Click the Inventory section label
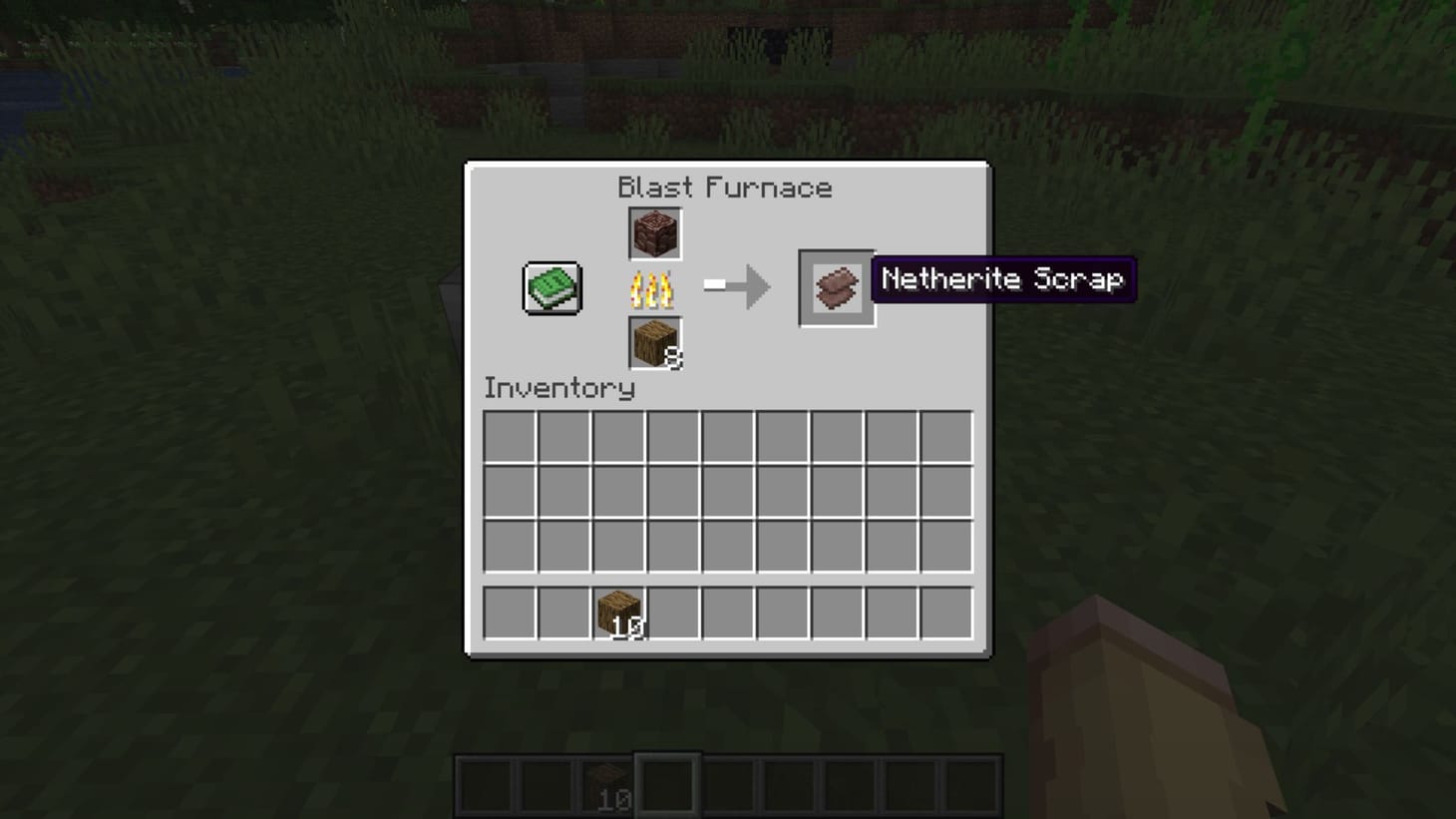 coord(558,389)
